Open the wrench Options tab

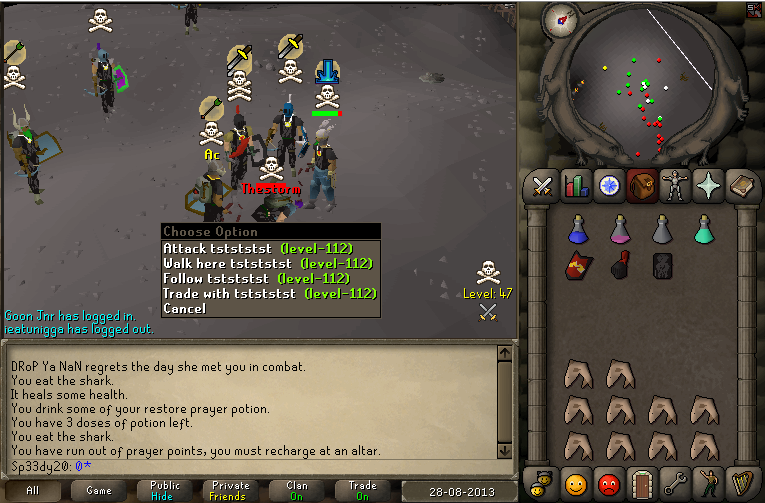(x=675, y=483)
